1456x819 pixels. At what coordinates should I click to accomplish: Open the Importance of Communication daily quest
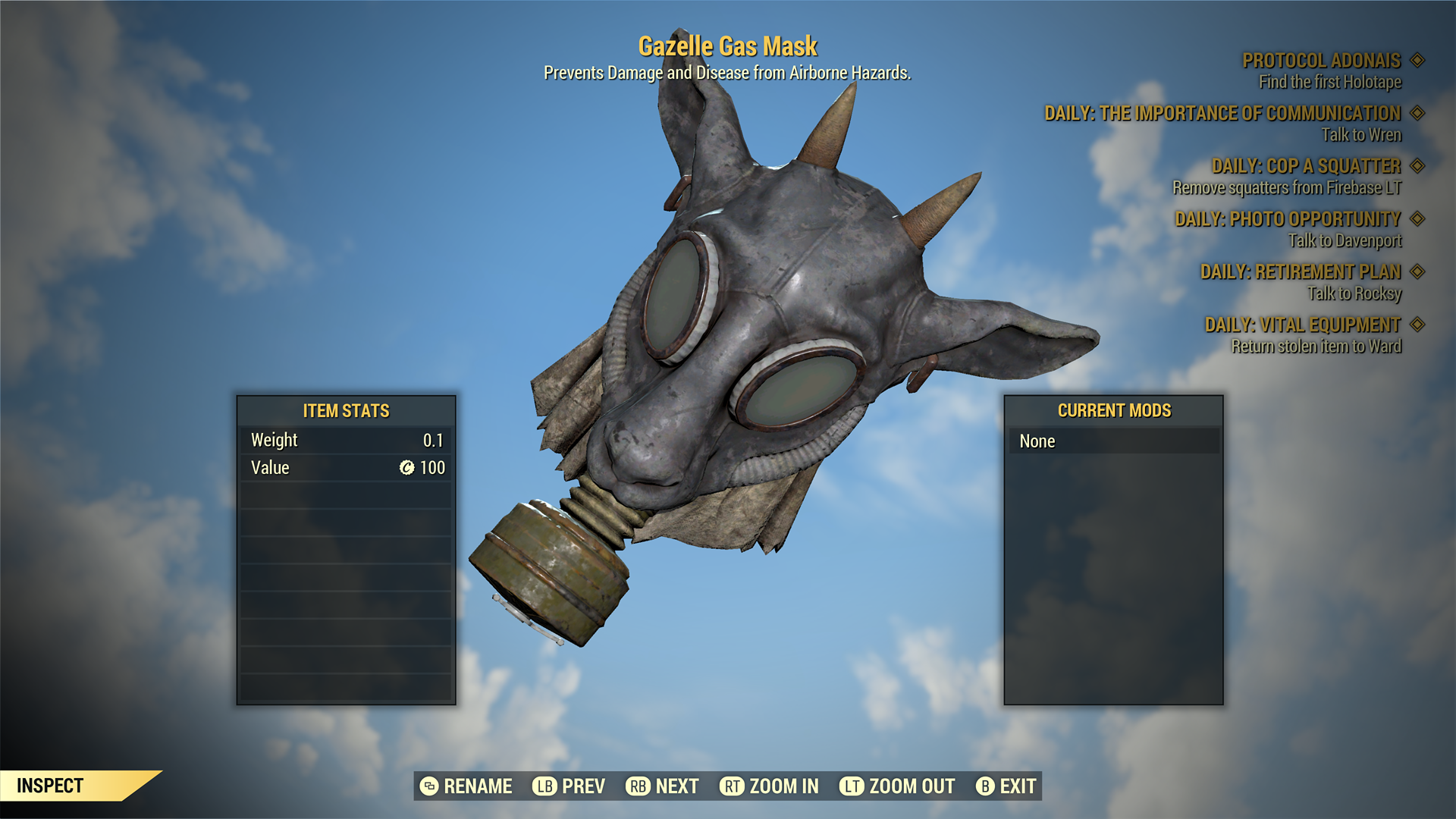pyautogui.click(x=1222, y=114)
